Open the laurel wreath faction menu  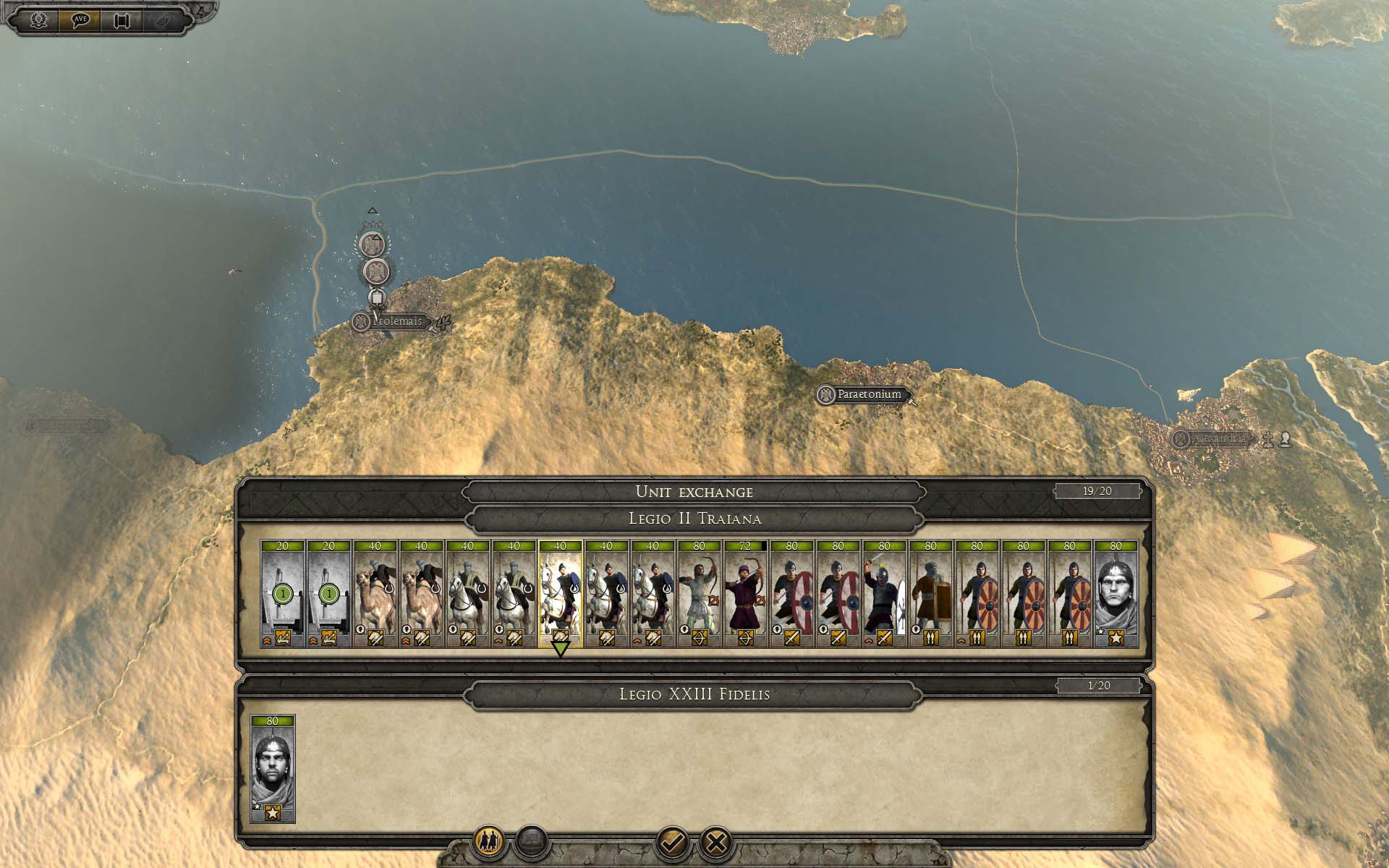(38, 20)
